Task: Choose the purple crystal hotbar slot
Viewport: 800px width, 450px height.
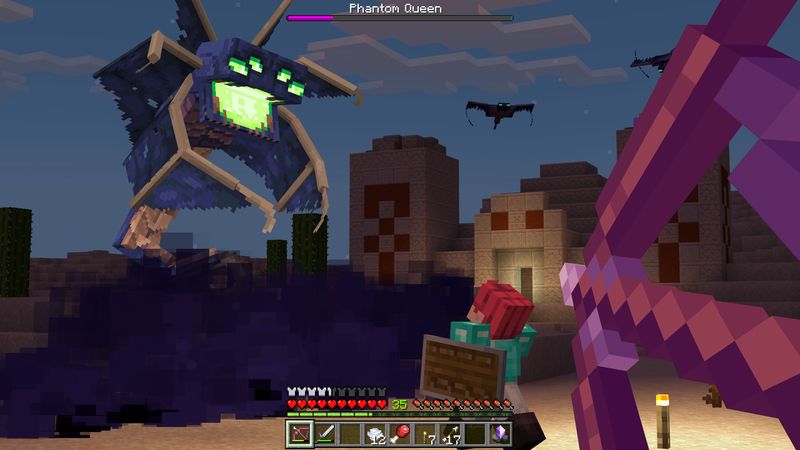Action: pyautogui.click(x=500, y=434)
